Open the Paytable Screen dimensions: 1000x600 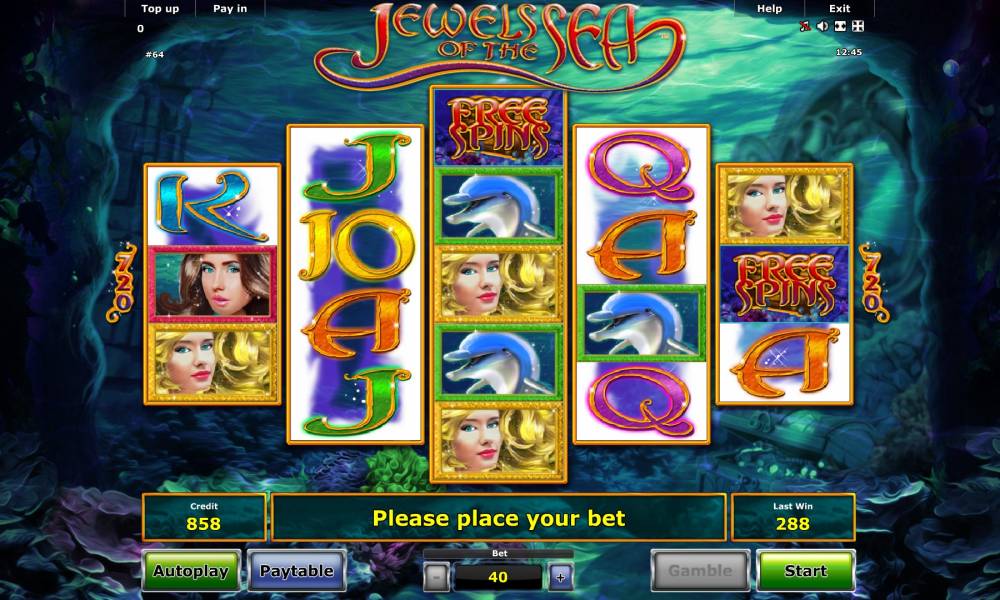click(296, 571)
